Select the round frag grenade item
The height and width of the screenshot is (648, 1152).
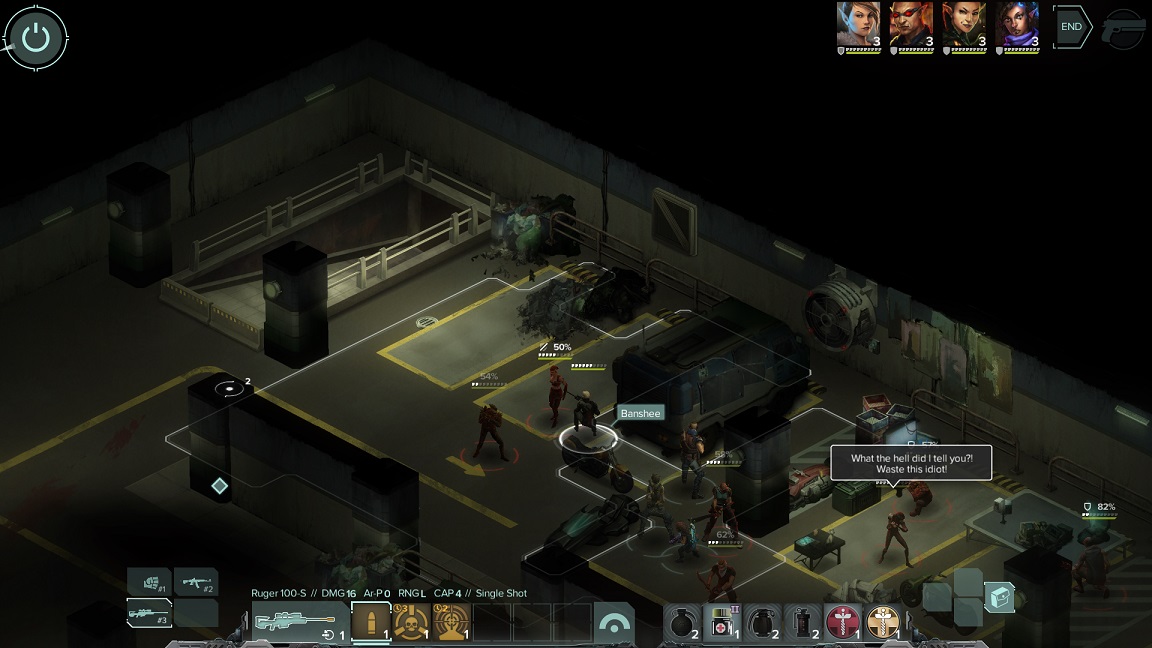coord(682,623)
